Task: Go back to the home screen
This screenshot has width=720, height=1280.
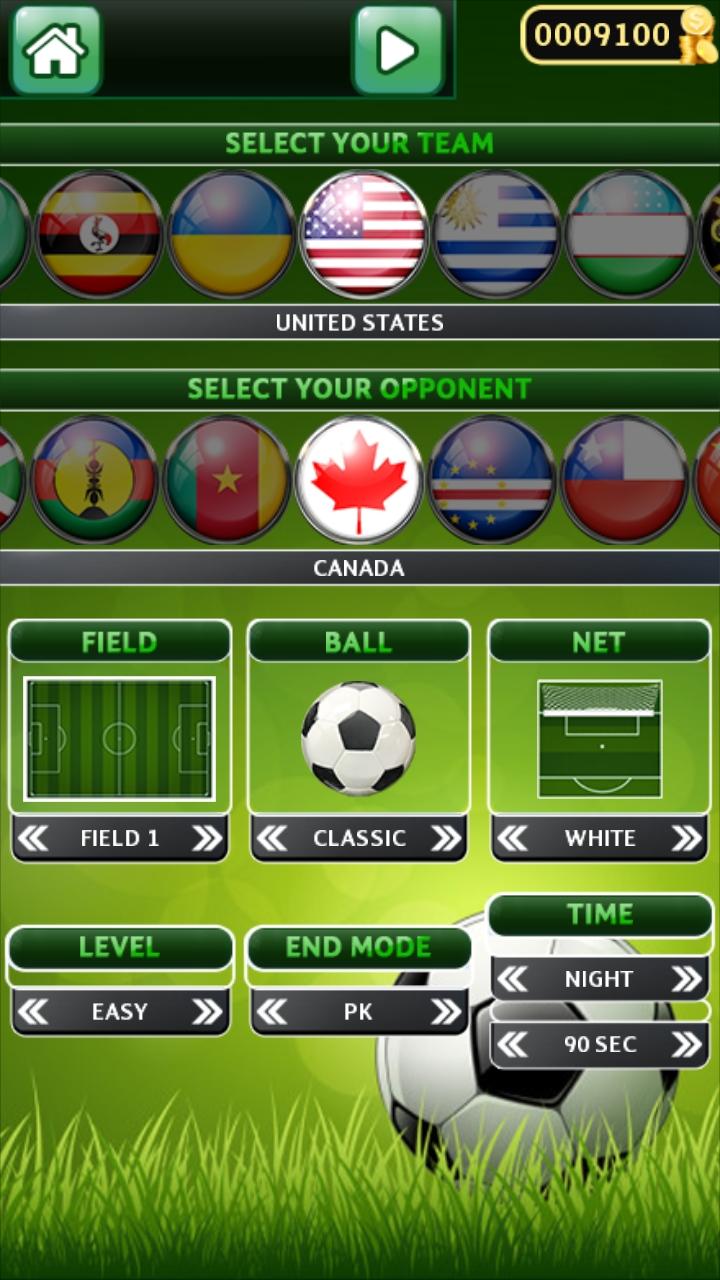Action: [56, 50]
